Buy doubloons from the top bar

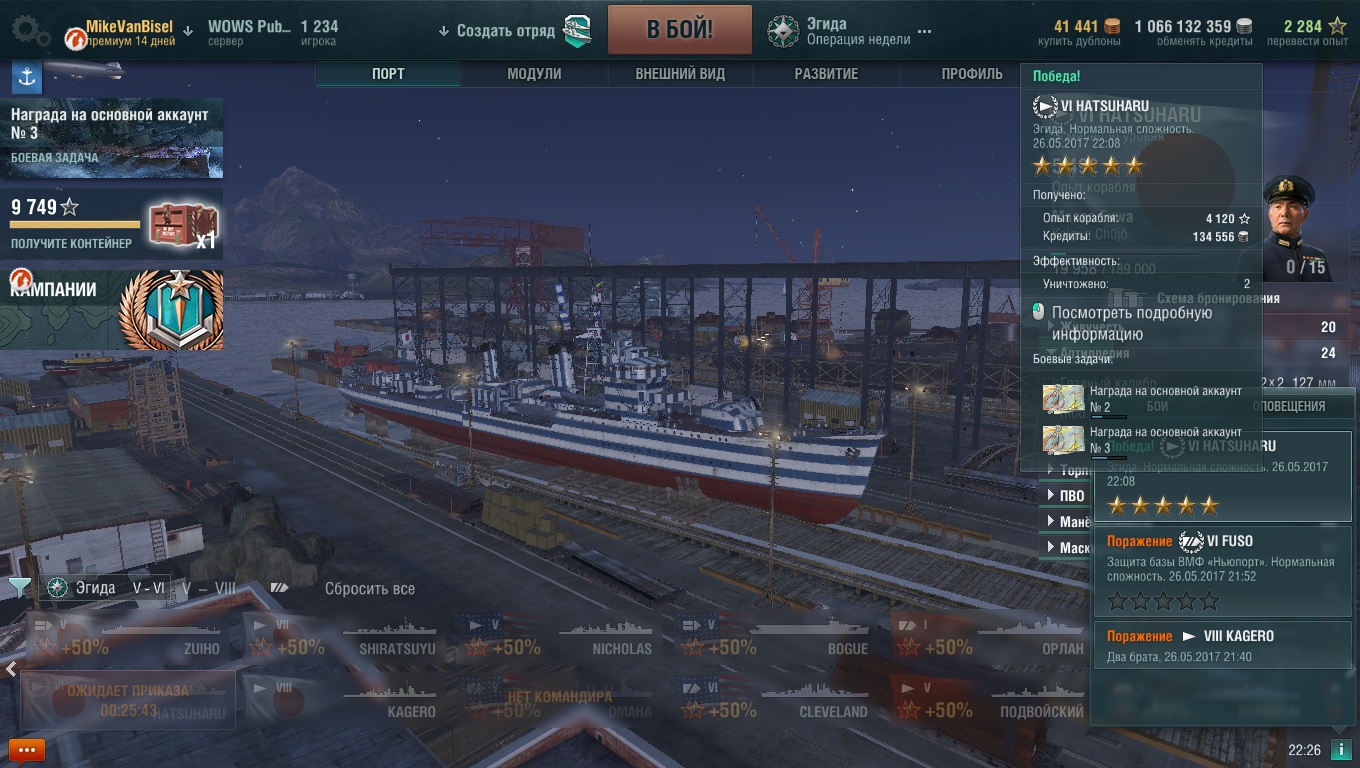[x=1086, y=31]
